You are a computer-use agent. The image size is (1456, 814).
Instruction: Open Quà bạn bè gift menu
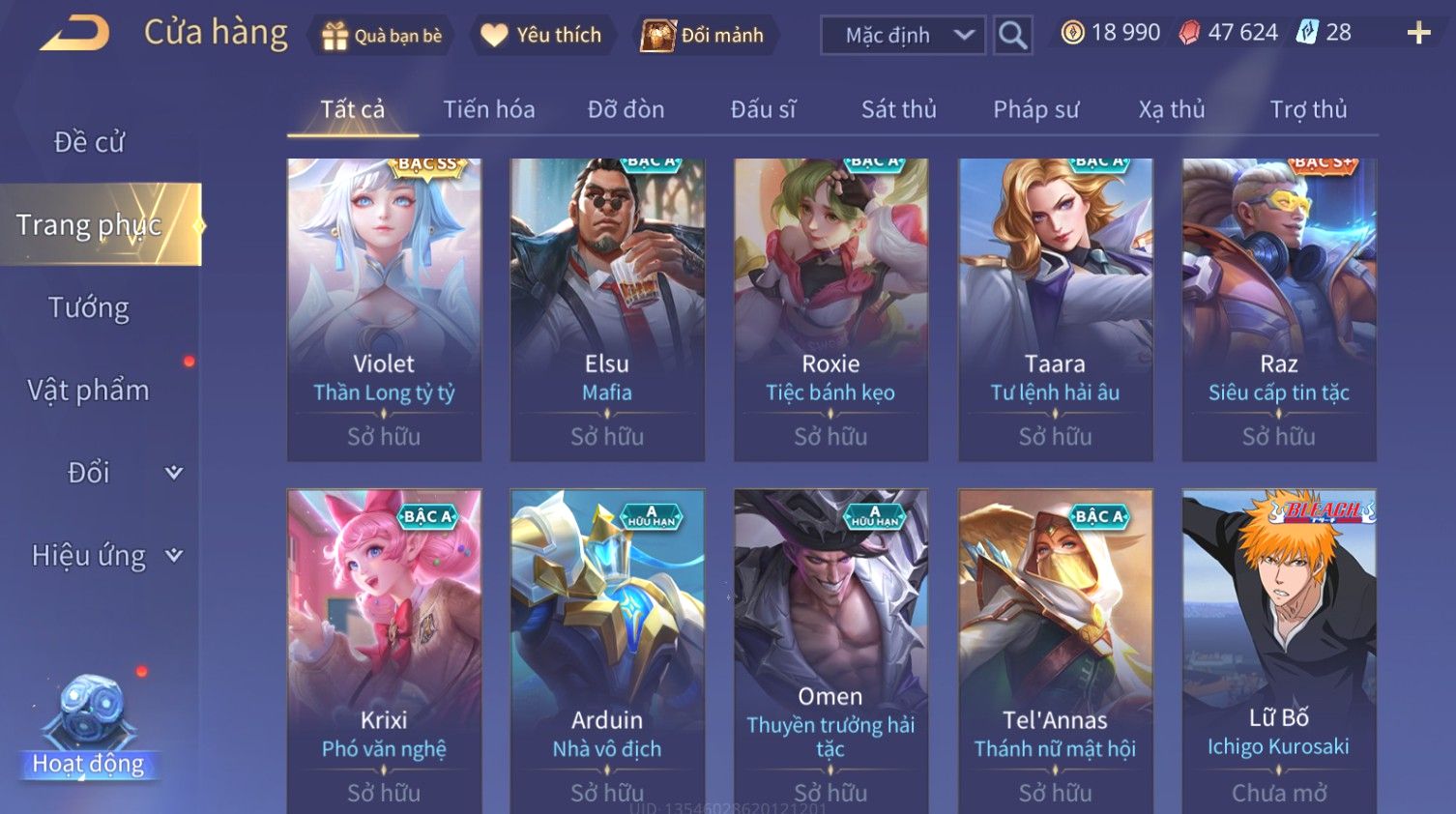(381, 36)
